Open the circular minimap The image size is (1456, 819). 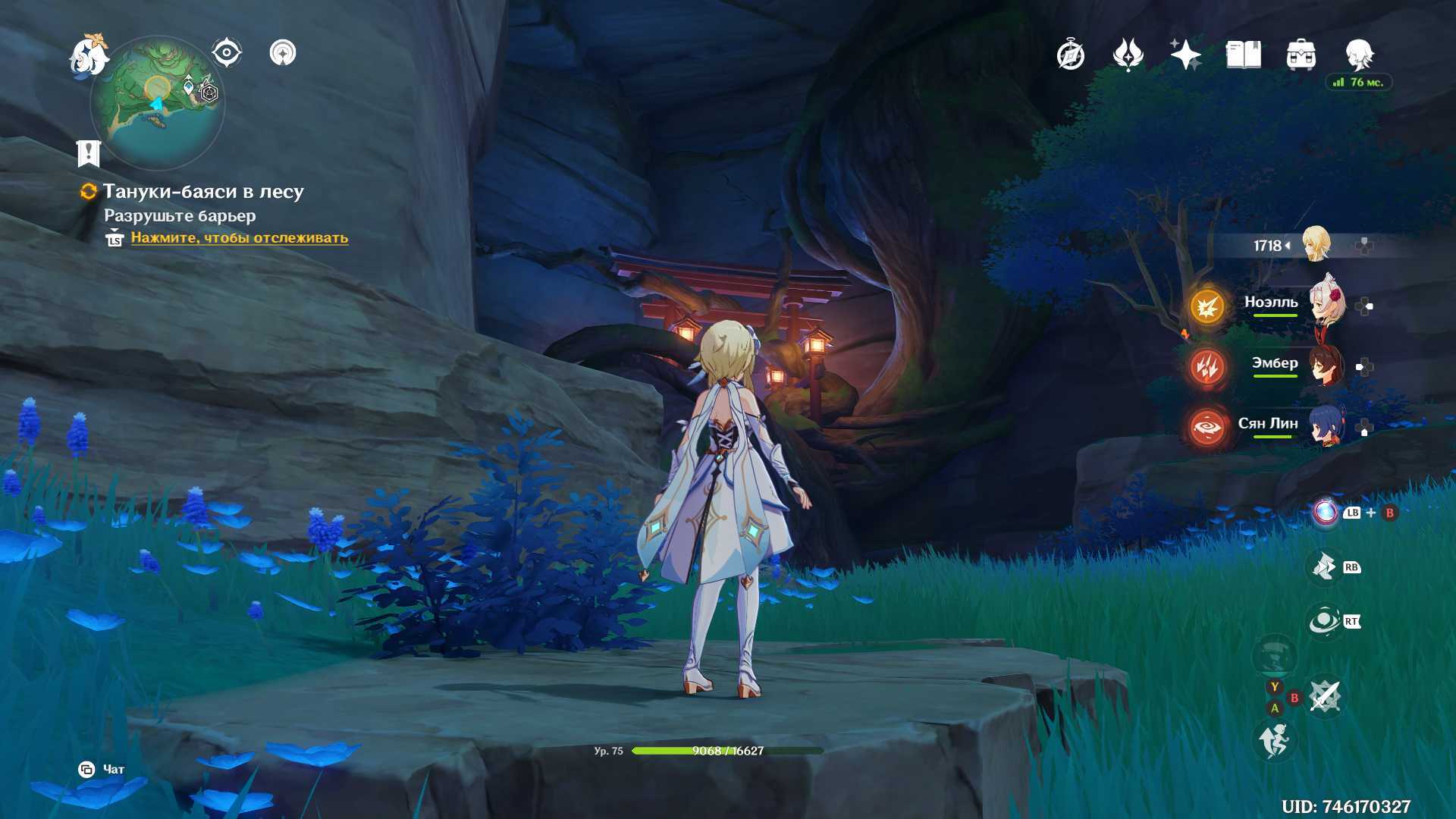click(x=158, y=102)
